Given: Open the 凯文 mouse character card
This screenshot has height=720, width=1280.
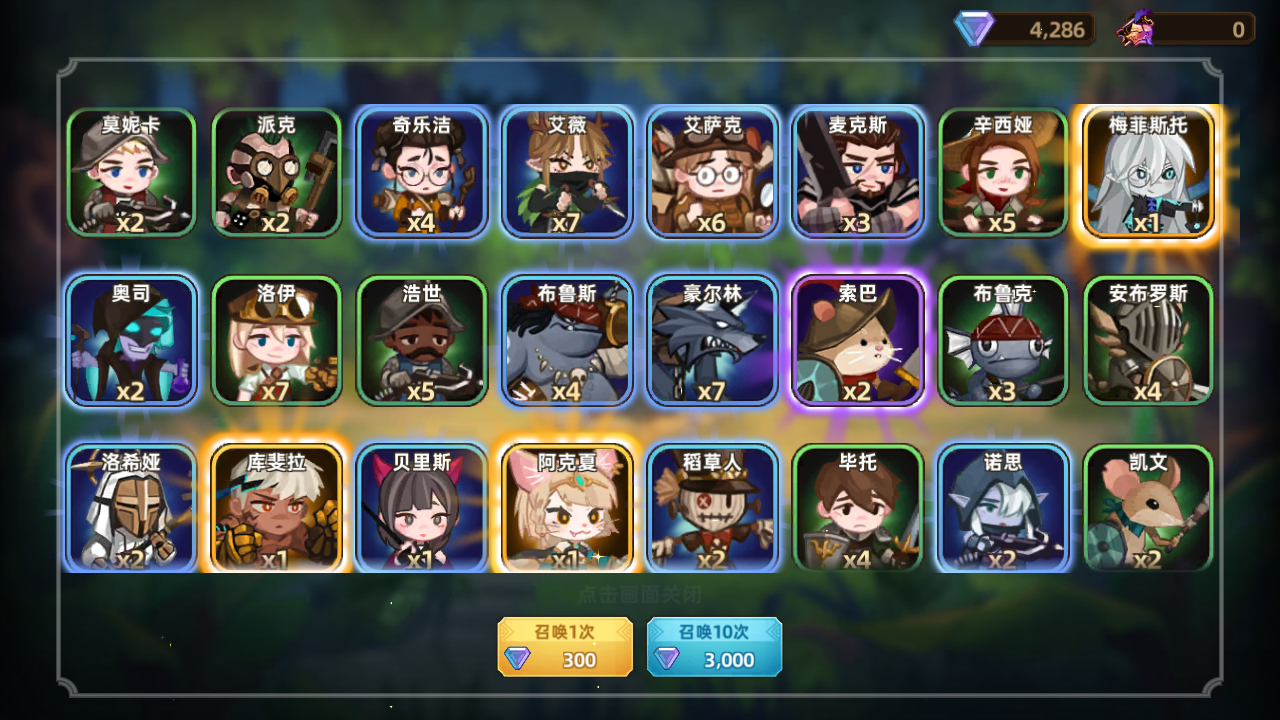Looking at the screenshot, I should point(1148,508).
